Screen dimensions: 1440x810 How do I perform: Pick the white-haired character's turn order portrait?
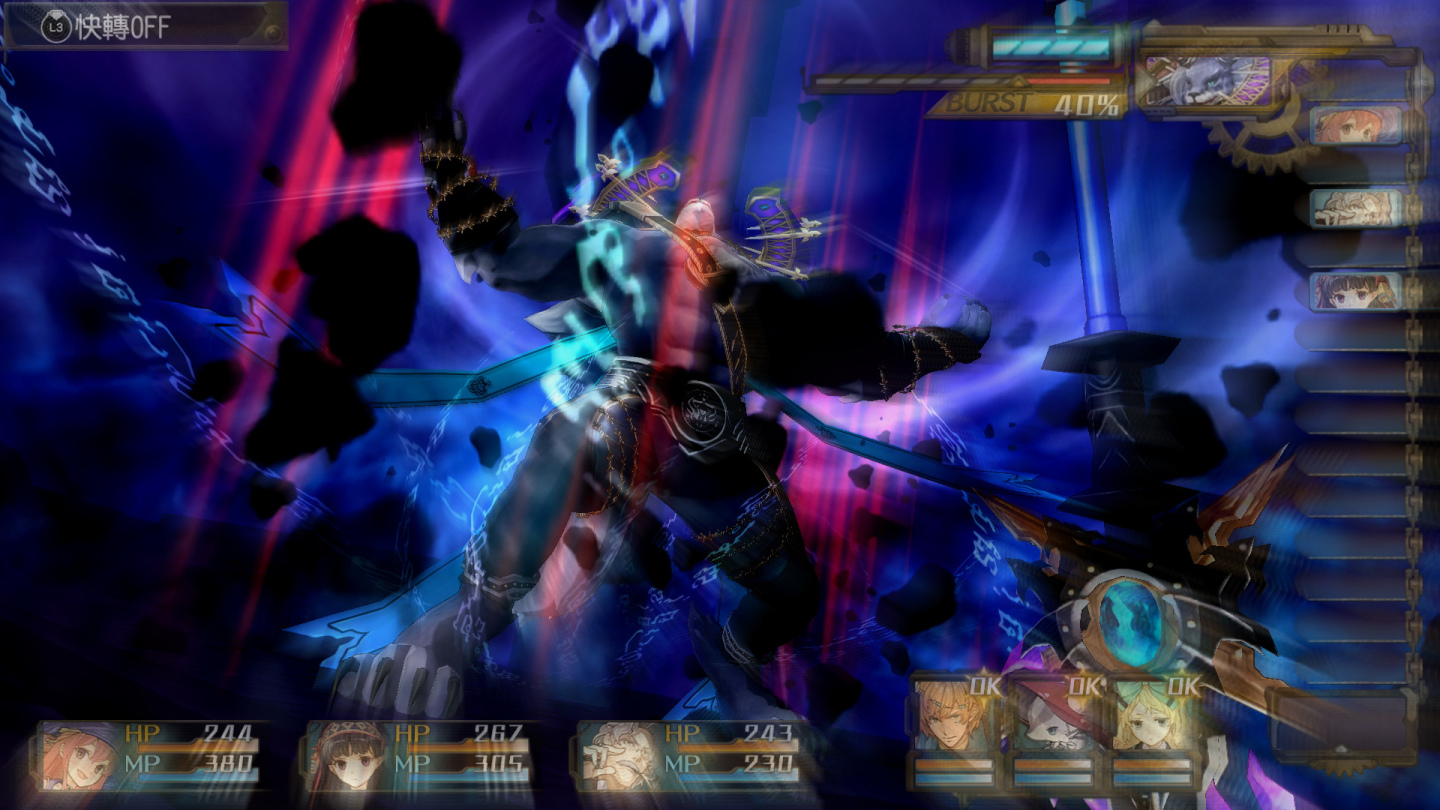coord(1355,208)
